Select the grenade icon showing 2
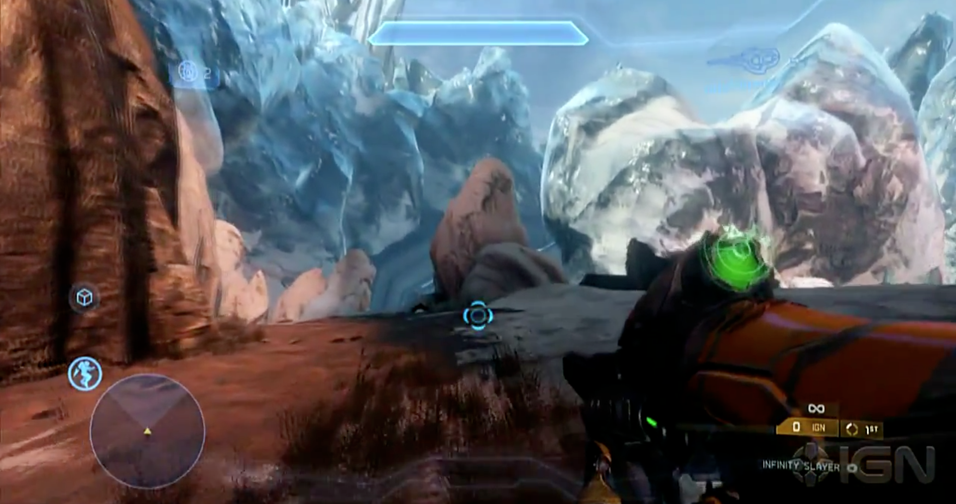956x504 pixels. [x=191, y=71]
